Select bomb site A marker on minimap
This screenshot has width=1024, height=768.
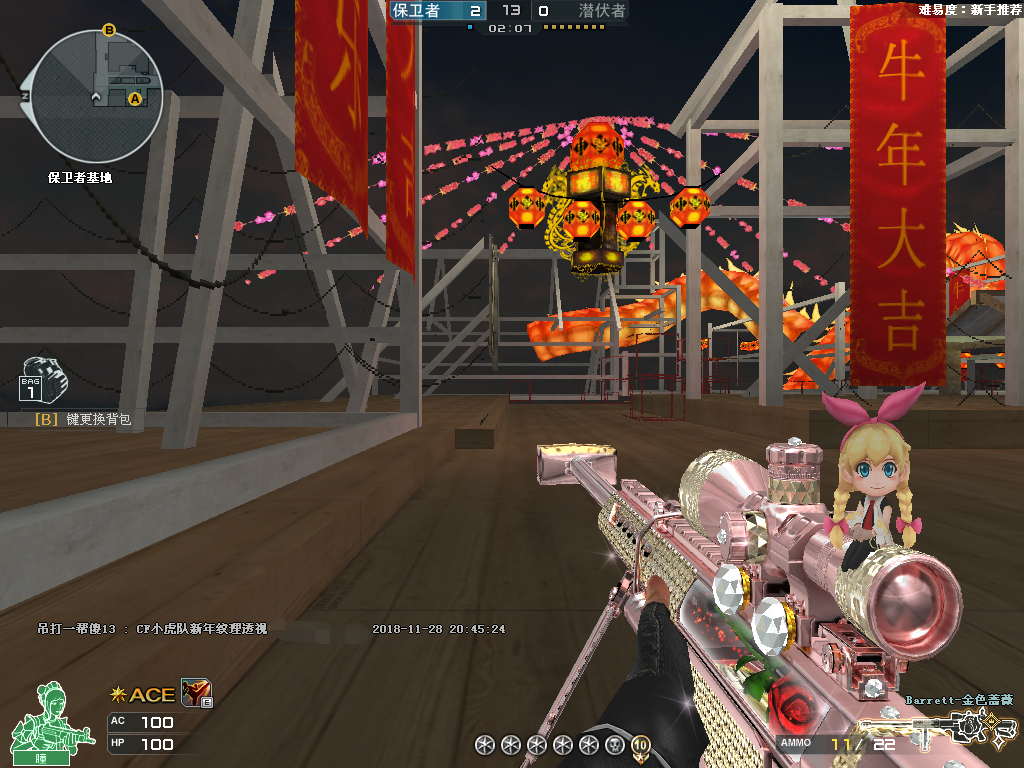pos(135,98)
